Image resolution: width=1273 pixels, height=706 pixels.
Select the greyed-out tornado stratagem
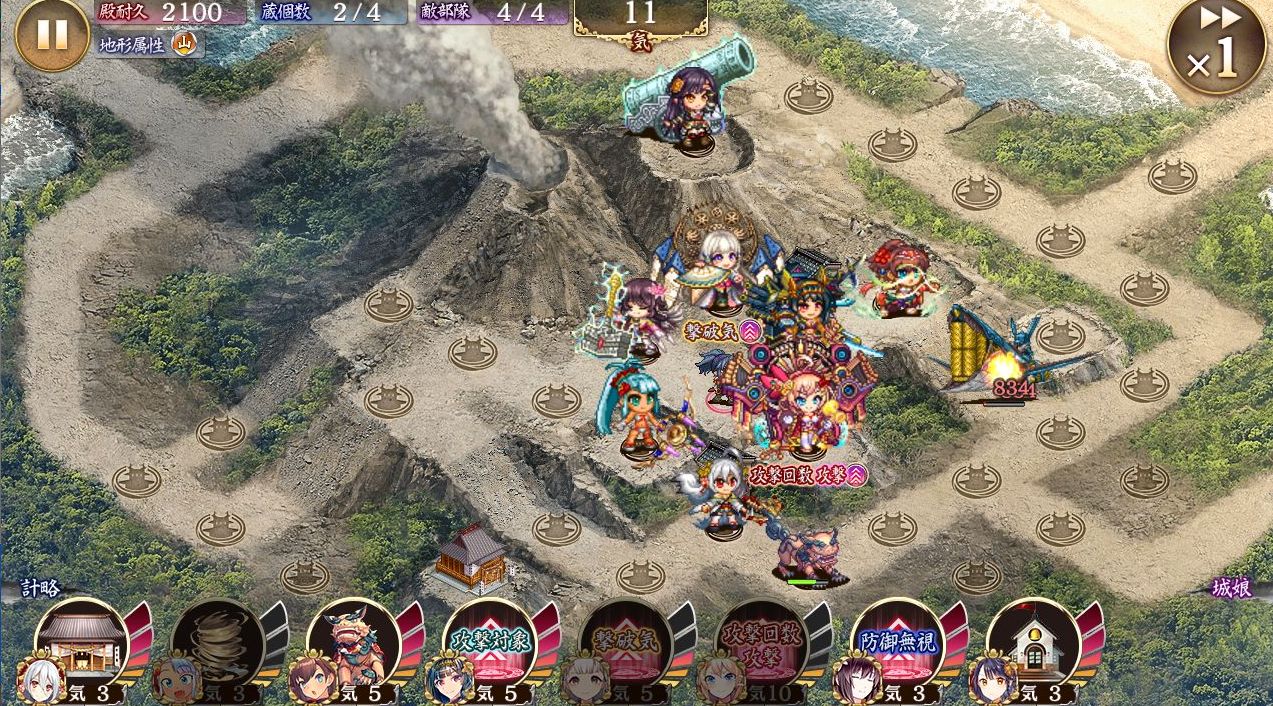click(x=217, y=640)
